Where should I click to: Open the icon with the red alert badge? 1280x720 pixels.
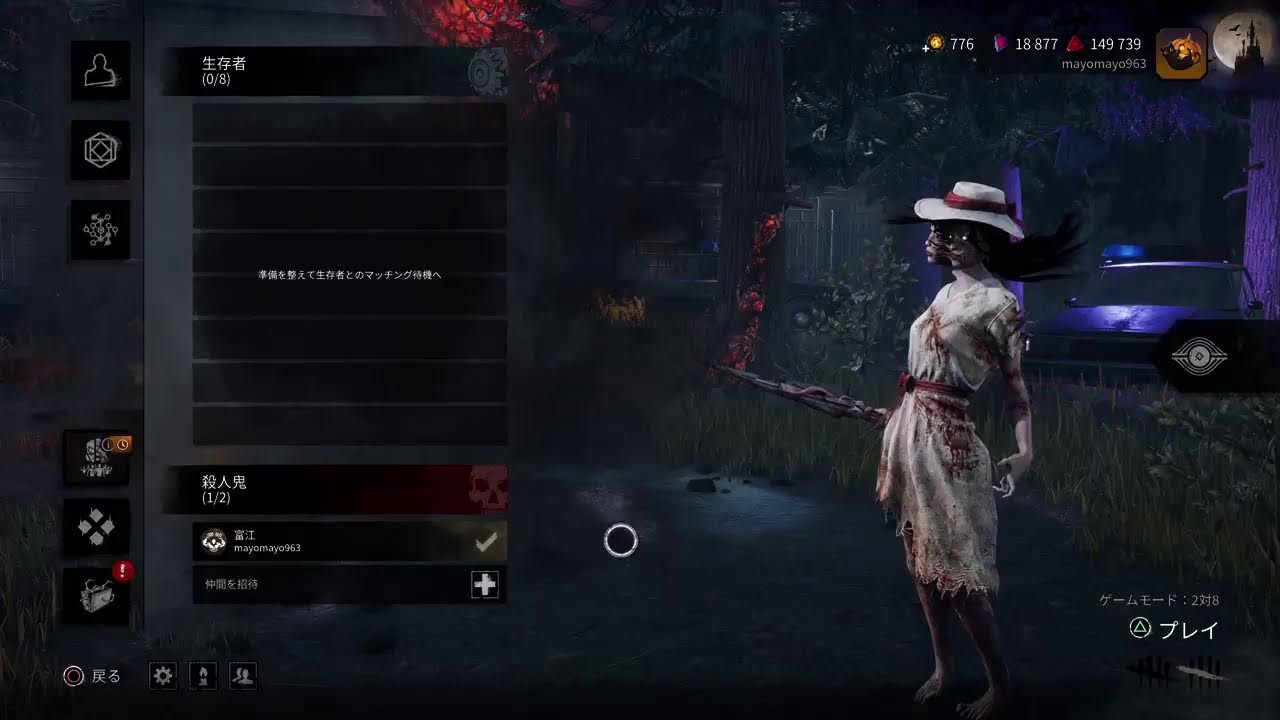[x=97, y=596]
